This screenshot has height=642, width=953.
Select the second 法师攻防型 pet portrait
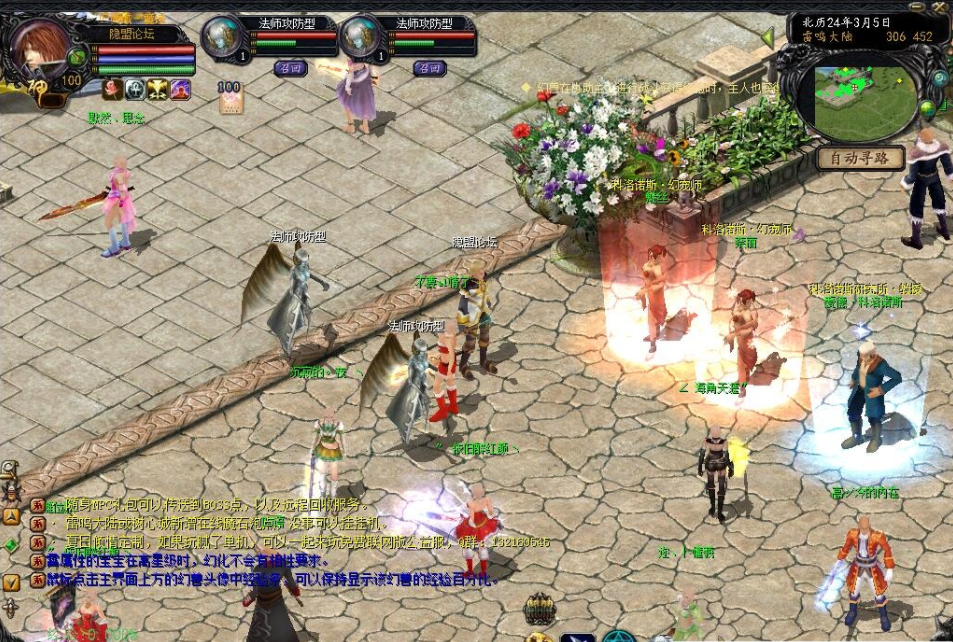tap(359, 37)
